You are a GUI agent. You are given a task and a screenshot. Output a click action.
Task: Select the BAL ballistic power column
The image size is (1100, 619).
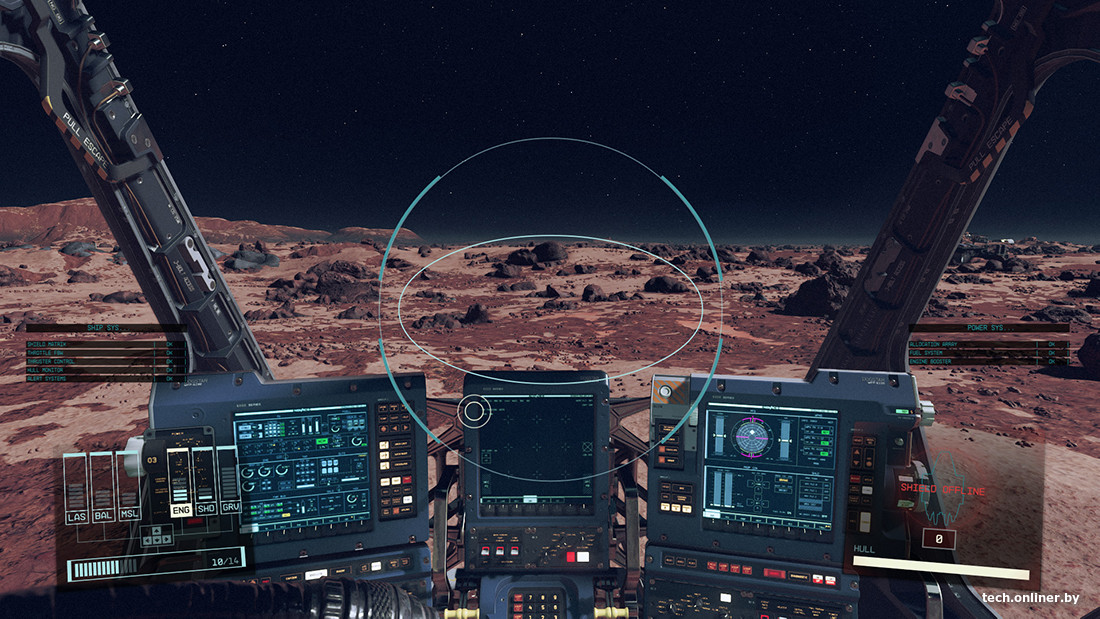point(103,490)
